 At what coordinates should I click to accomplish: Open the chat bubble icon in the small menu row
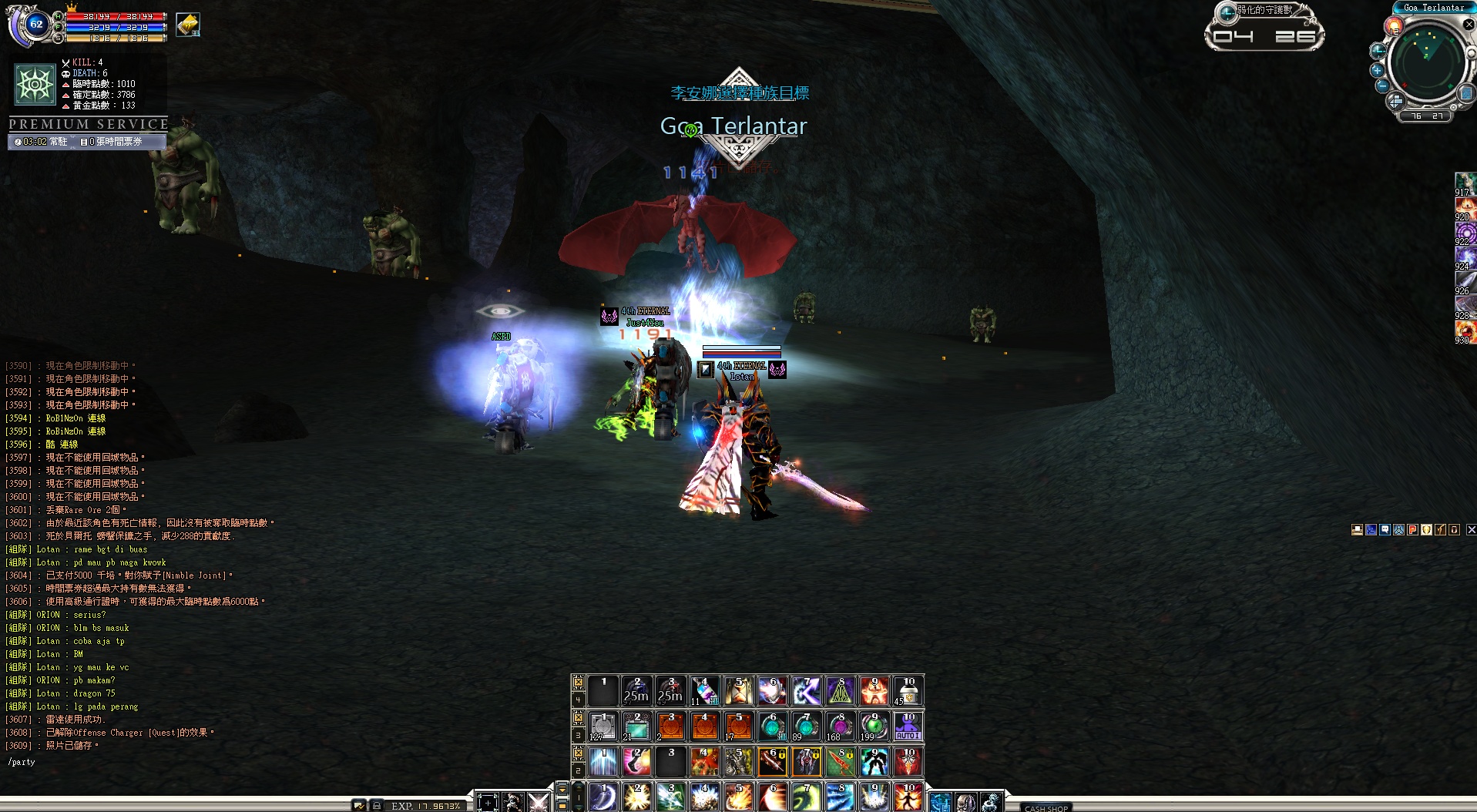(1385, 530)
